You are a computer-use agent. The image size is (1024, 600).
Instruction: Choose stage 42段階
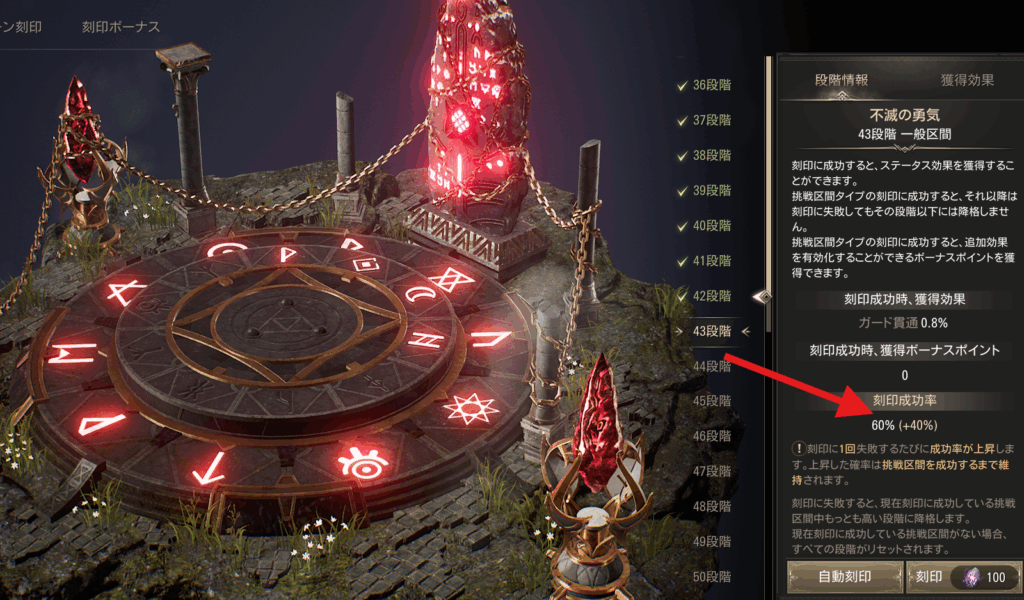pyautogui.click(x=711, y=296)
